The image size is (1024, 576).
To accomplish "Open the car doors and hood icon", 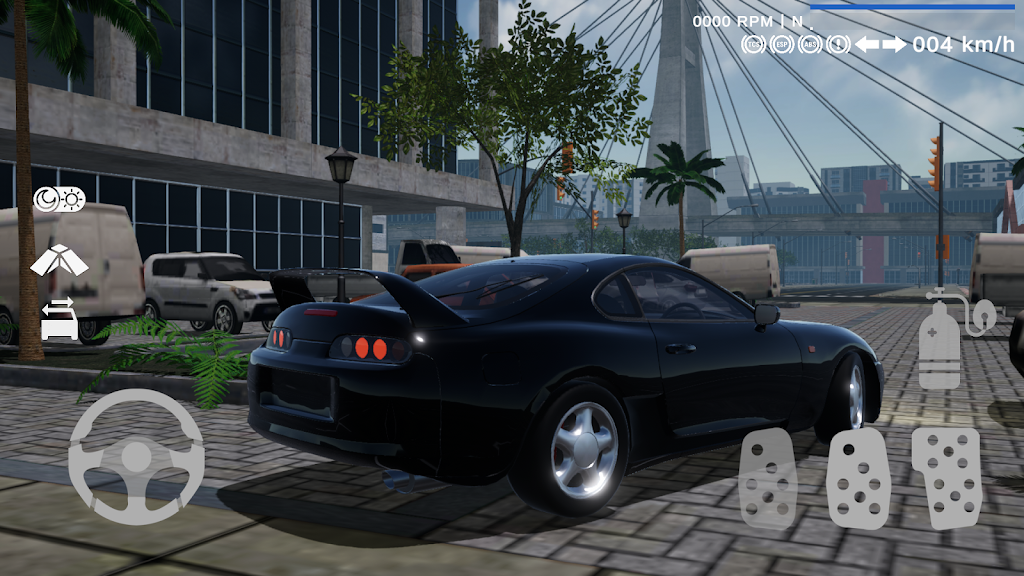I will 60,261.
